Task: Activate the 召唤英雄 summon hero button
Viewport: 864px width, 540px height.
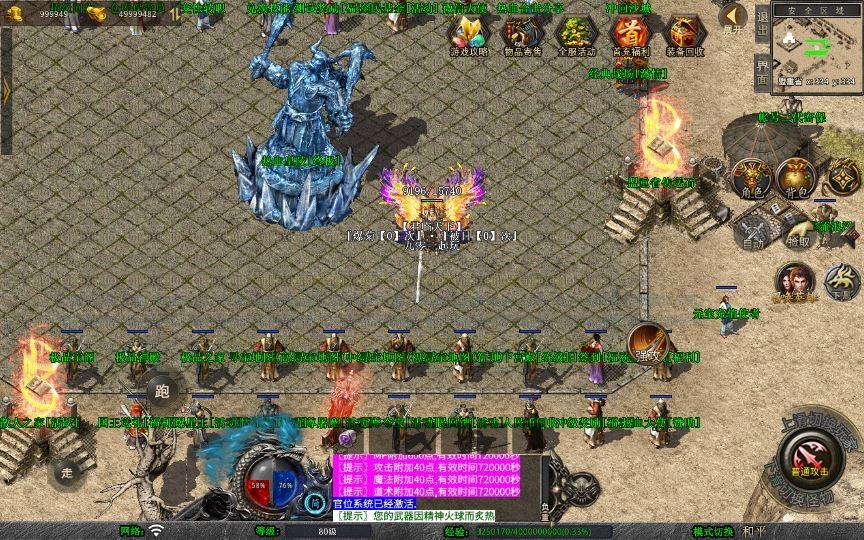Action: click(795, 283)
